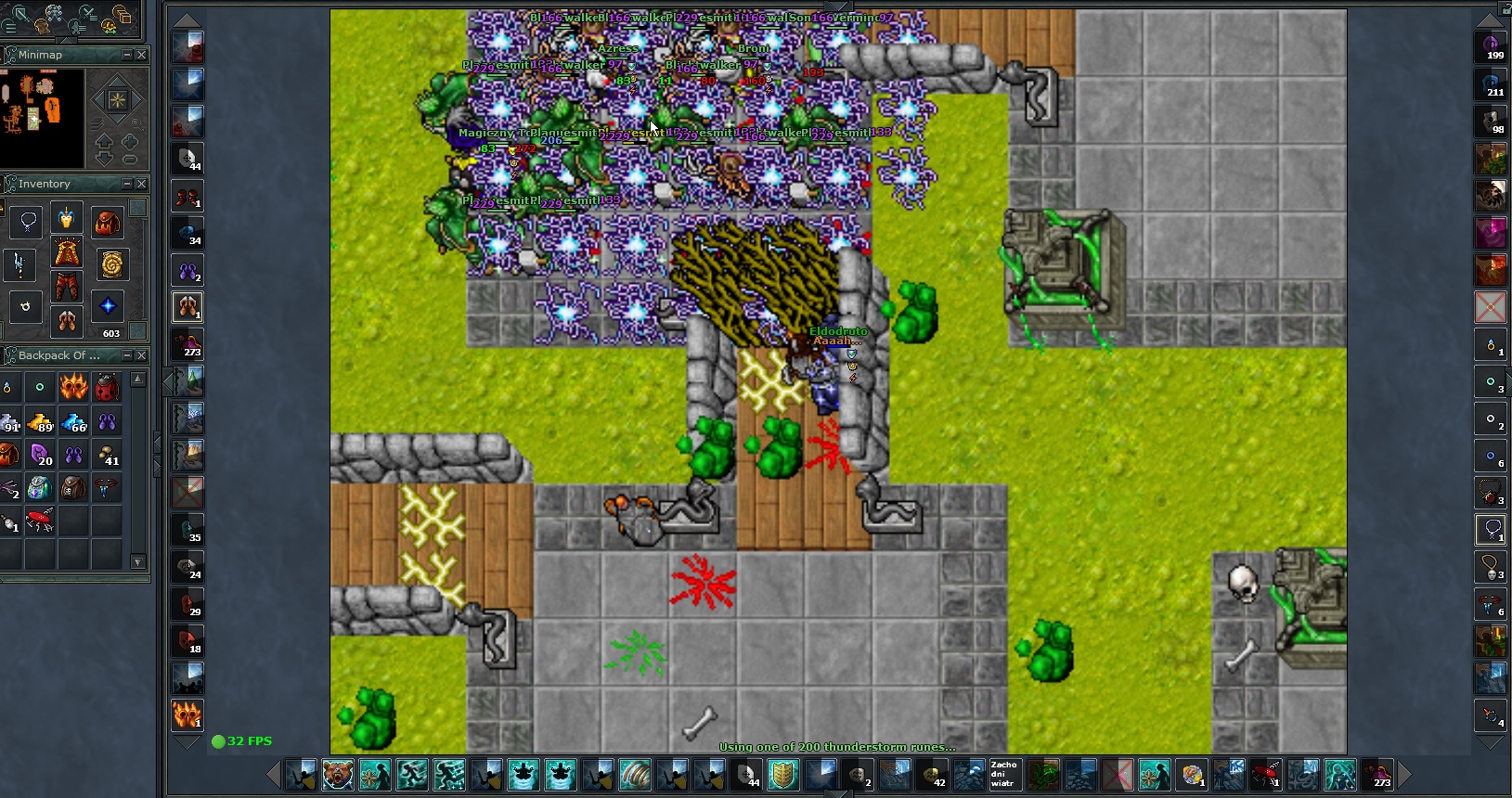The height and width of the screenshot is (798, 1512).
Task: Minimize the Inventory panel
Action: 127,184
